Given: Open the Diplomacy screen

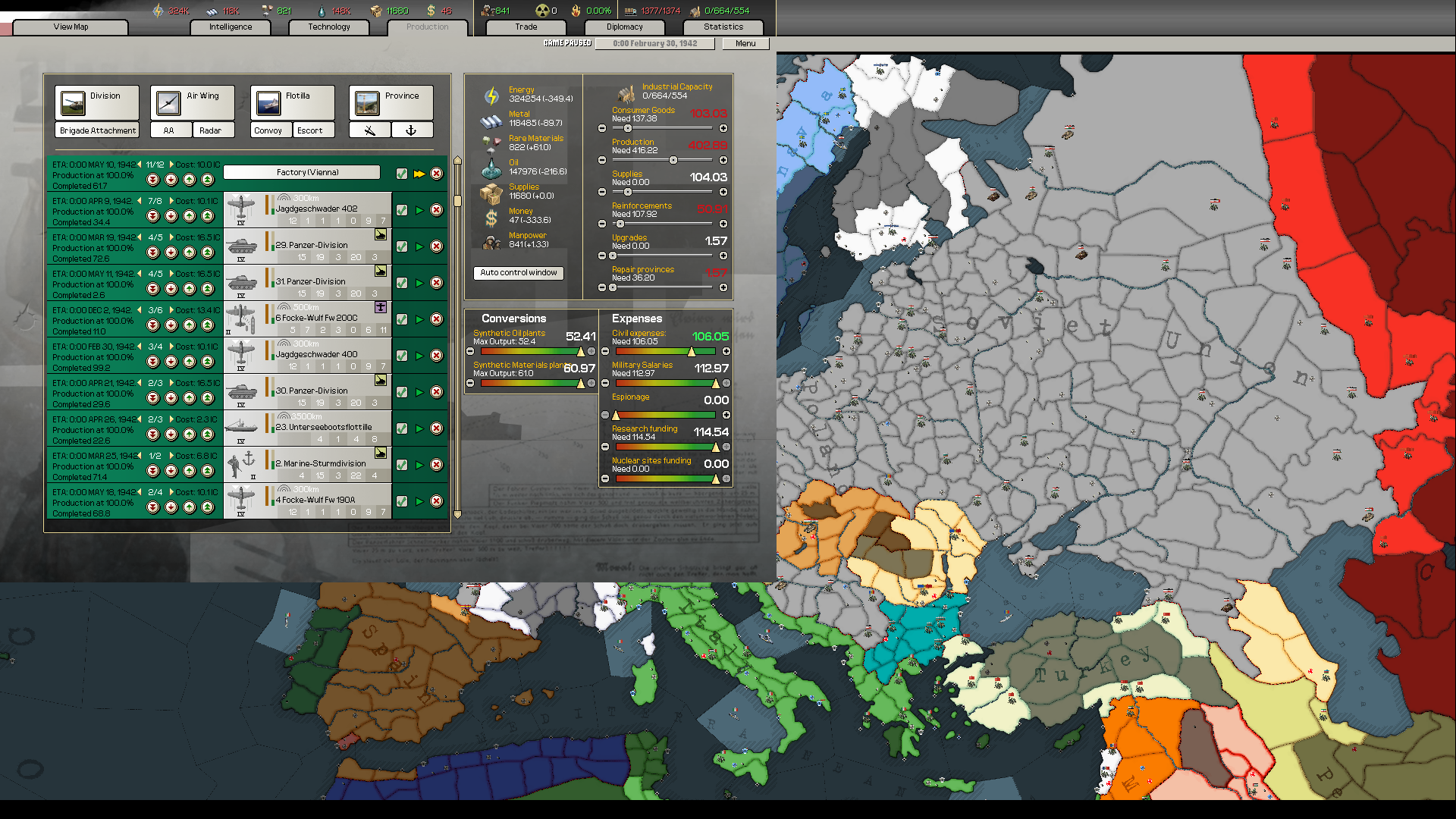Looking at the screenshot, I should (x=623, y=27).
